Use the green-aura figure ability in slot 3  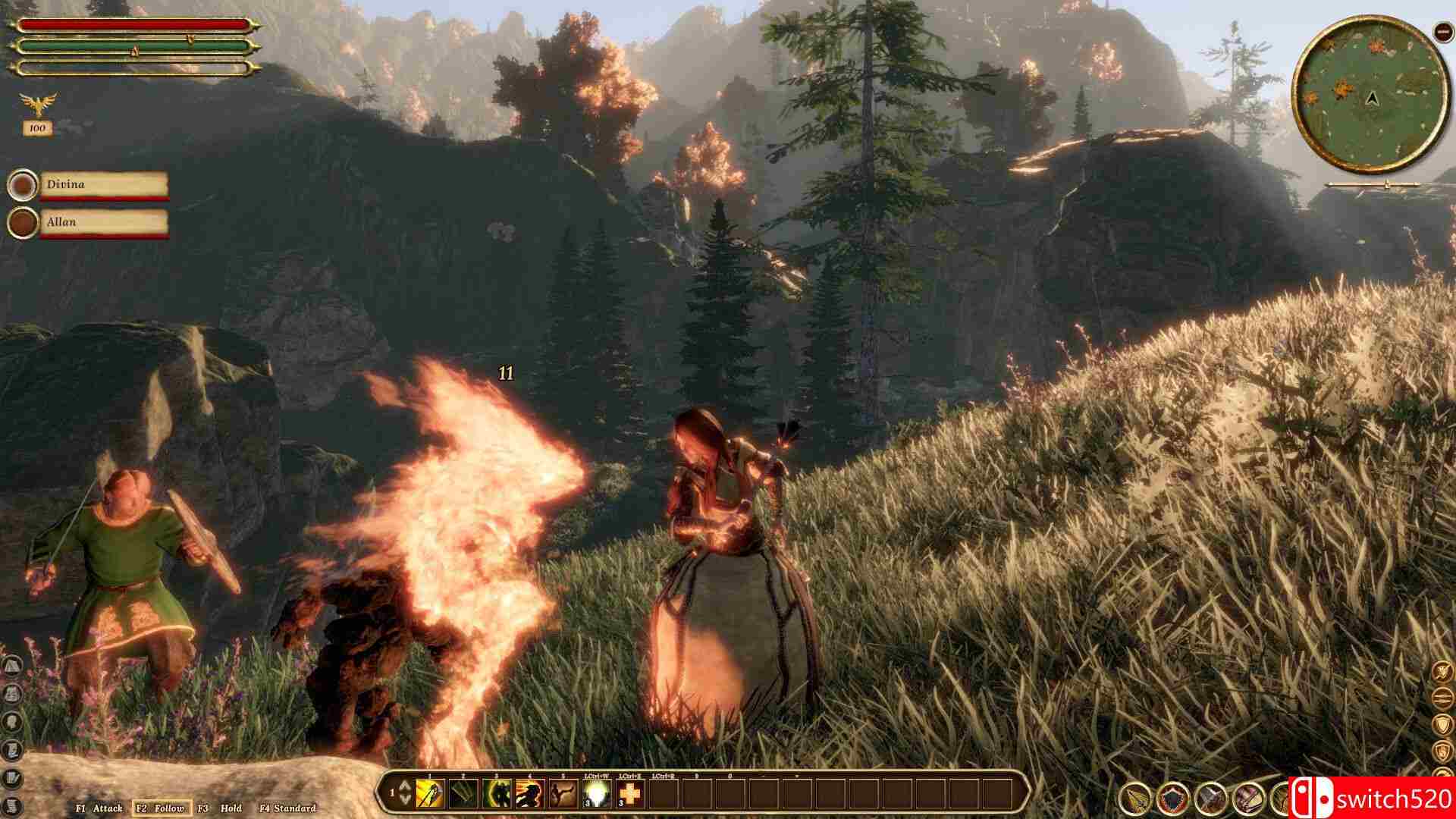(497, 793)
